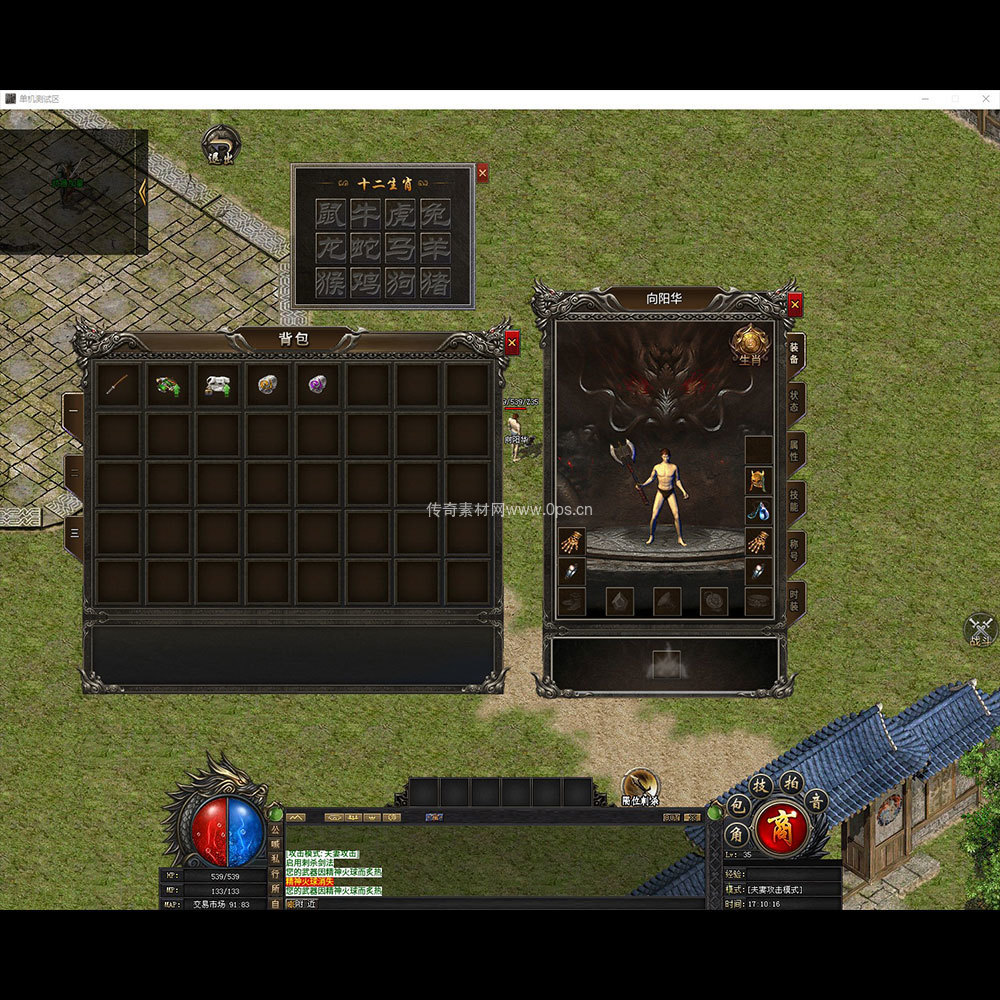Open the 生肖 zodiac medallion
Viewport: 1000px width, 1000px height.
(749, 345)
